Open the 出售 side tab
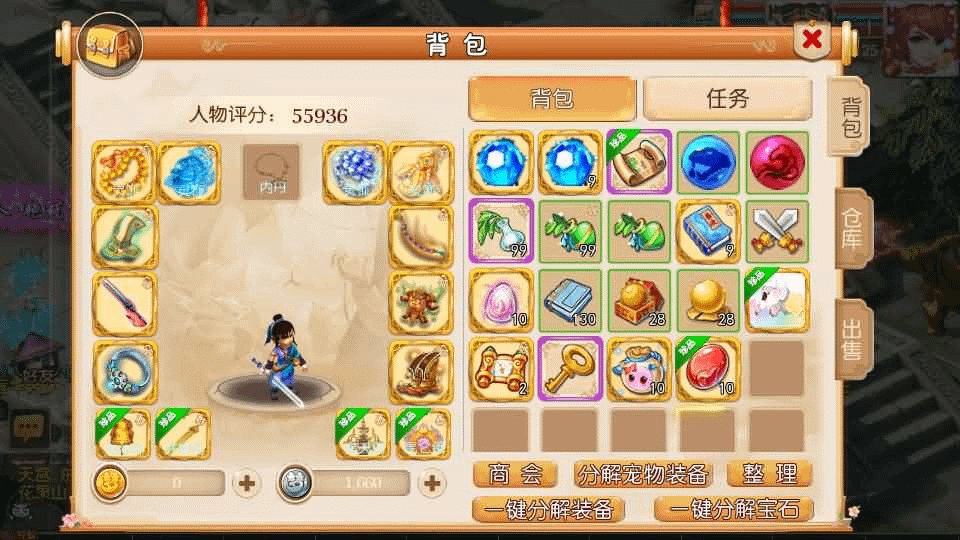Viewport: 960px width, 540px height. (851, 339)
